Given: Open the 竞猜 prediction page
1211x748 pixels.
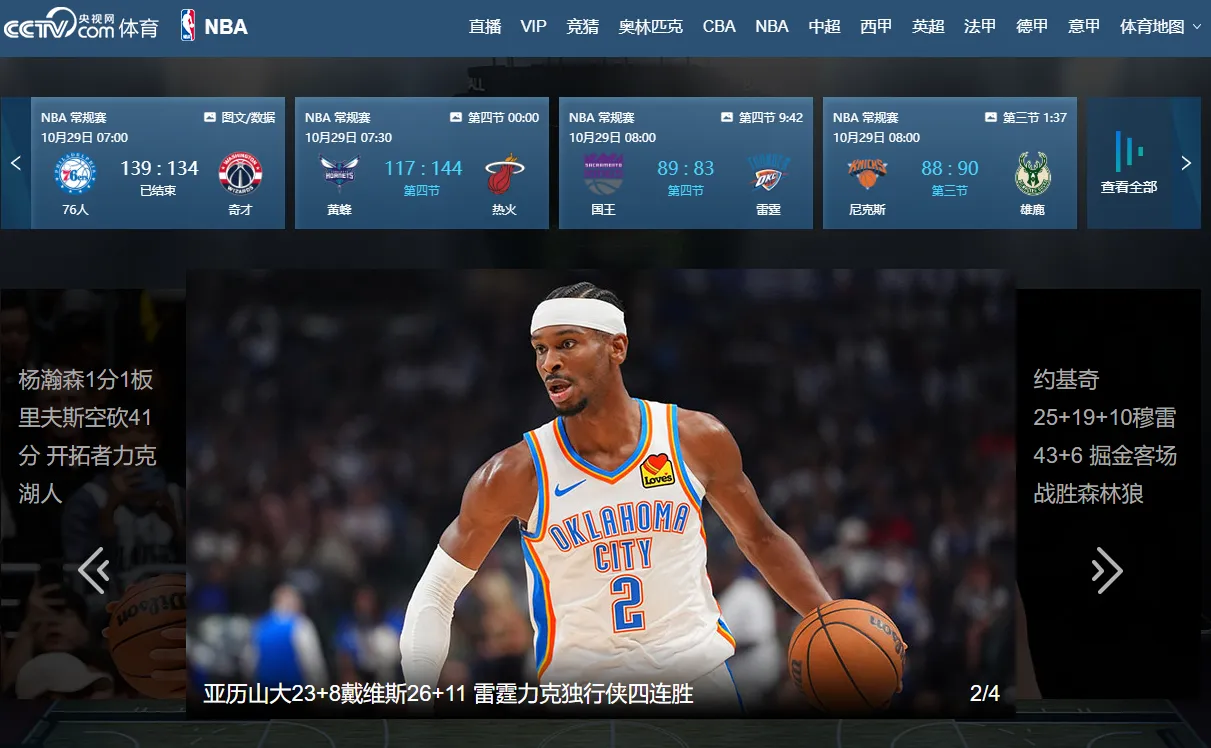Looking at the screenshot, I should [x=582, y=27].
